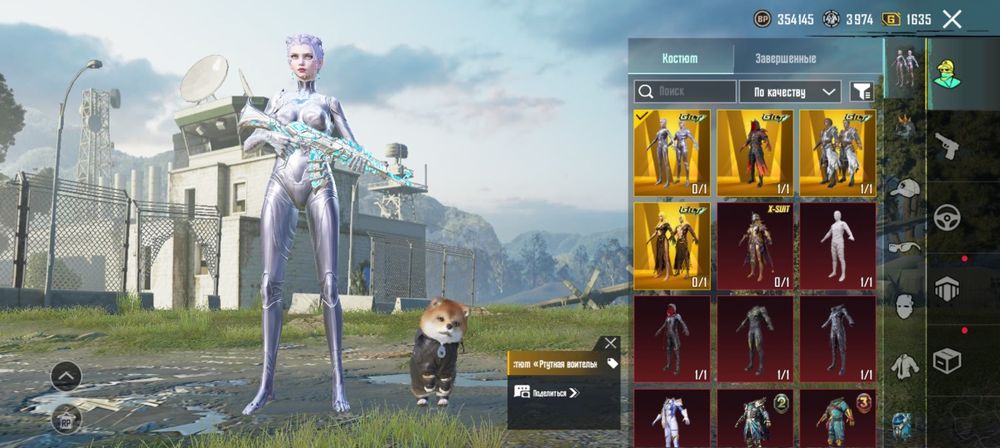Select the X-Suit golden armor outfit
This screenshot has height=448, width=1000.
[755, 246]
